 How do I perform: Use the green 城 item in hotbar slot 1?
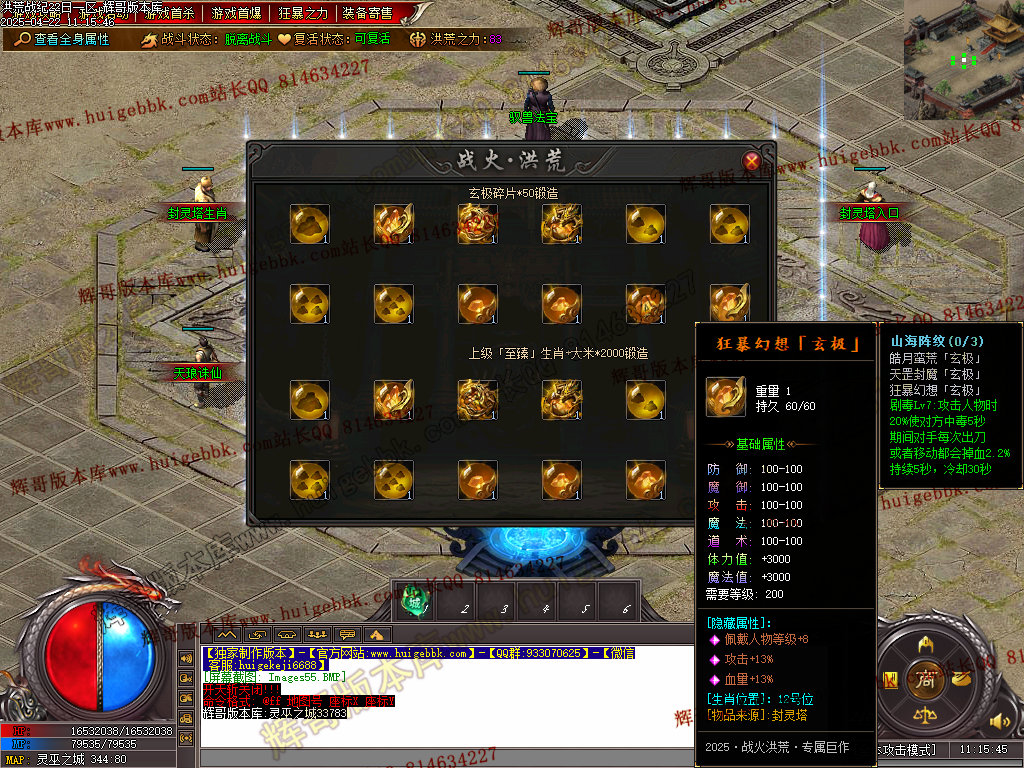pyautogui.click(x=413, y=600)
